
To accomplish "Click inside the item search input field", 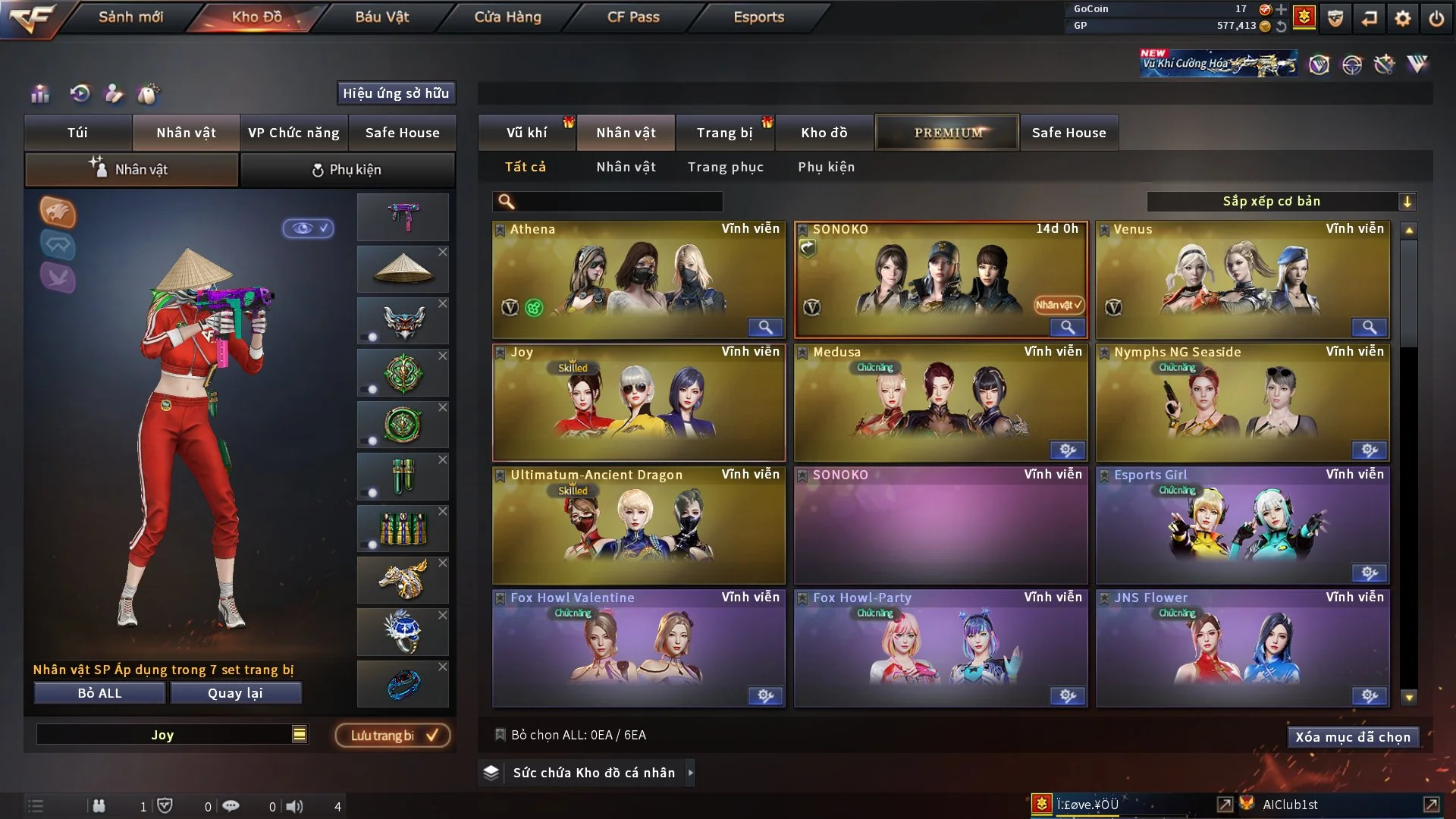I will point(607,202).
